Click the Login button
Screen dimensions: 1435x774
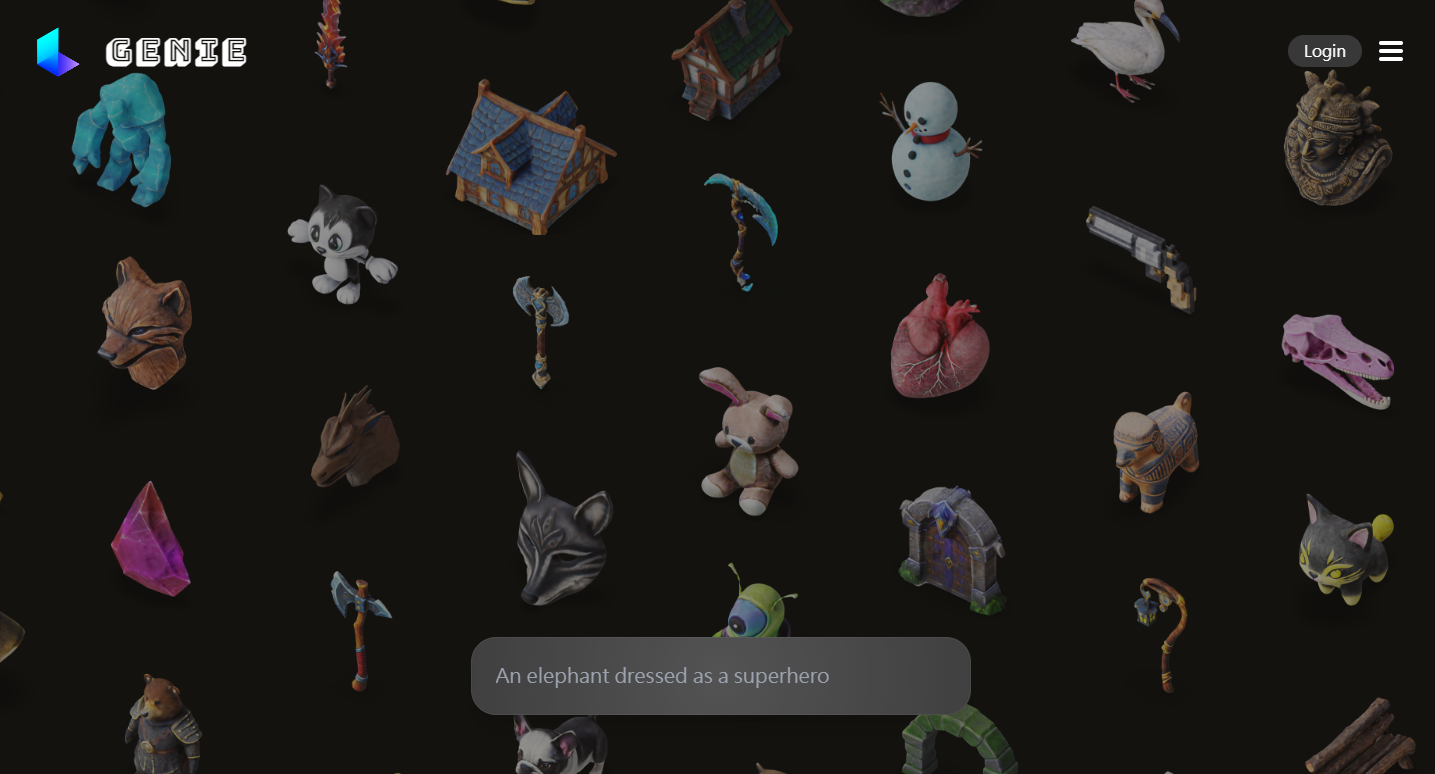[x=1324, y=51]
